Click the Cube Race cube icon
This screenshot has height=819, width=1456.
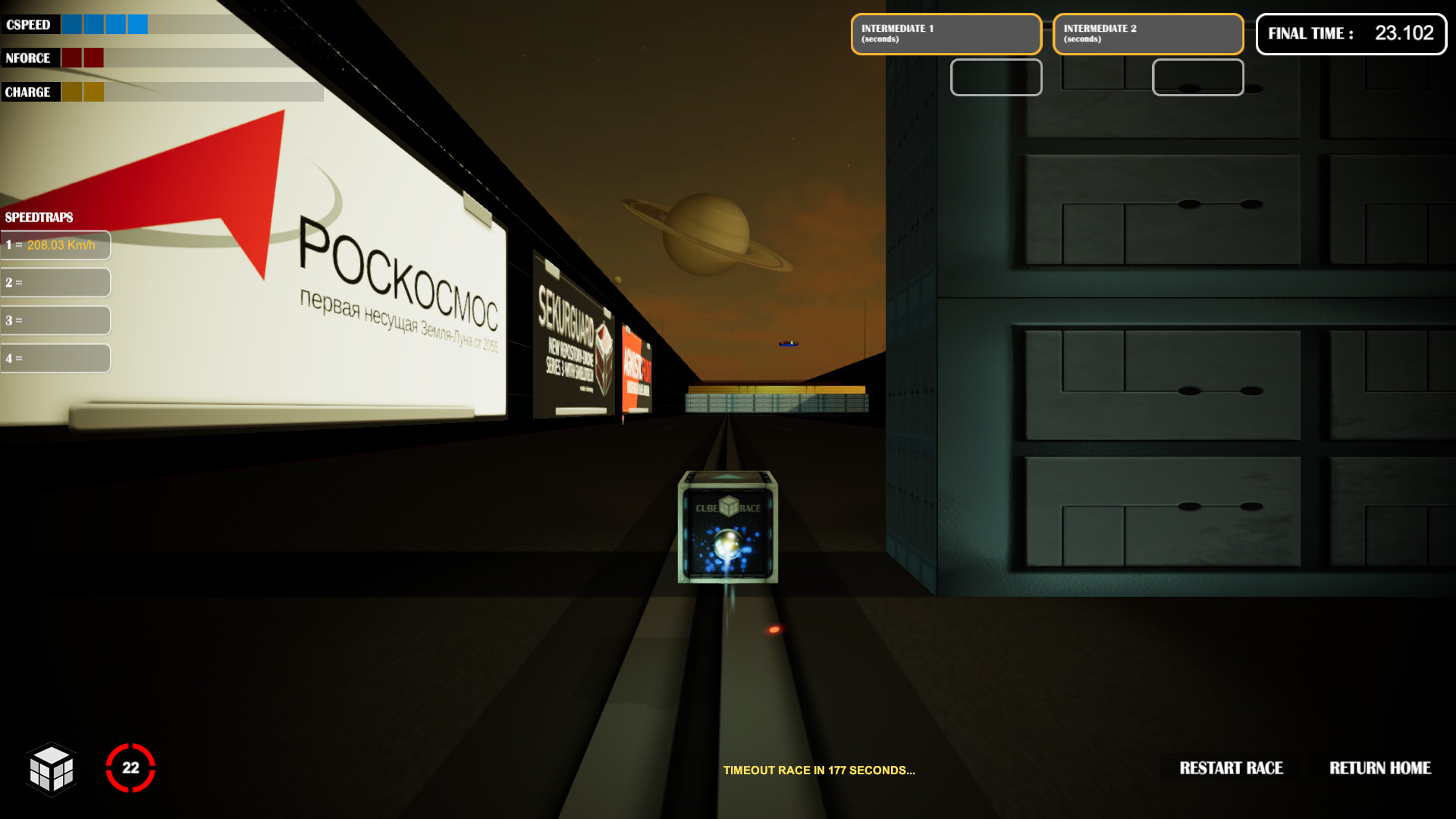click(52, 769)
